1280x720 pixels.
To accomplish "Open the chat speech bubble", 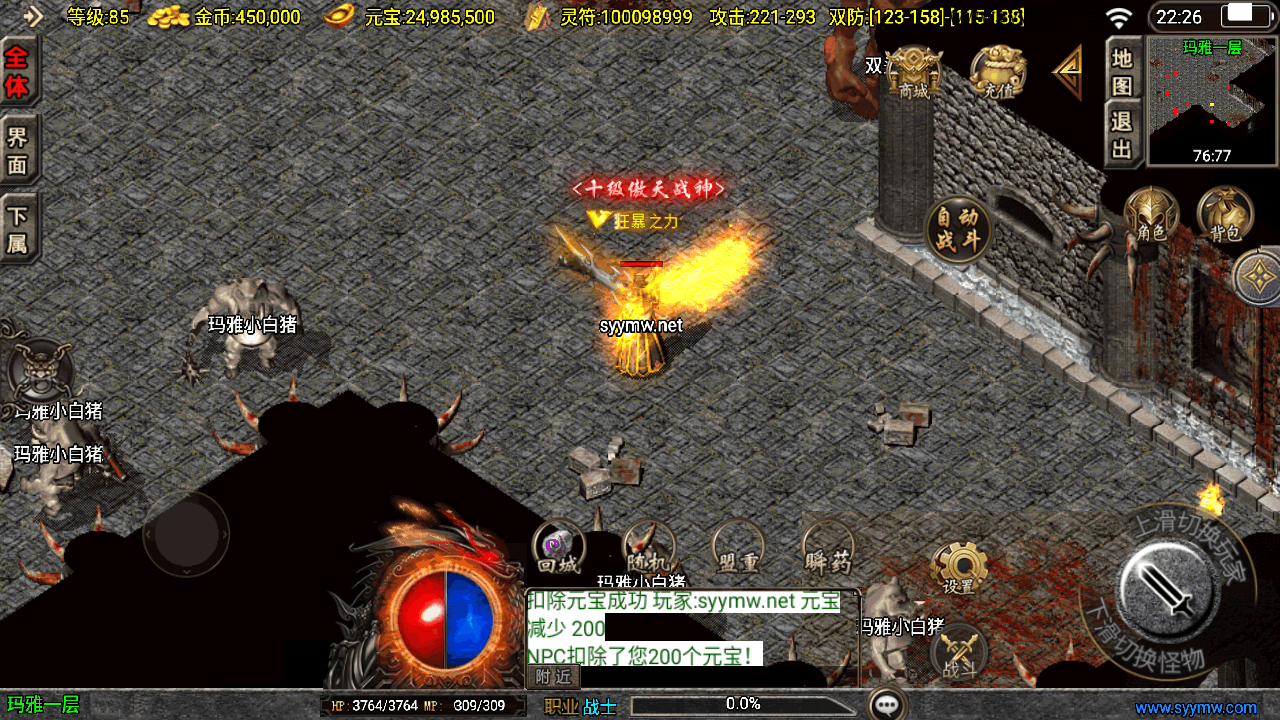I will 887,704.
